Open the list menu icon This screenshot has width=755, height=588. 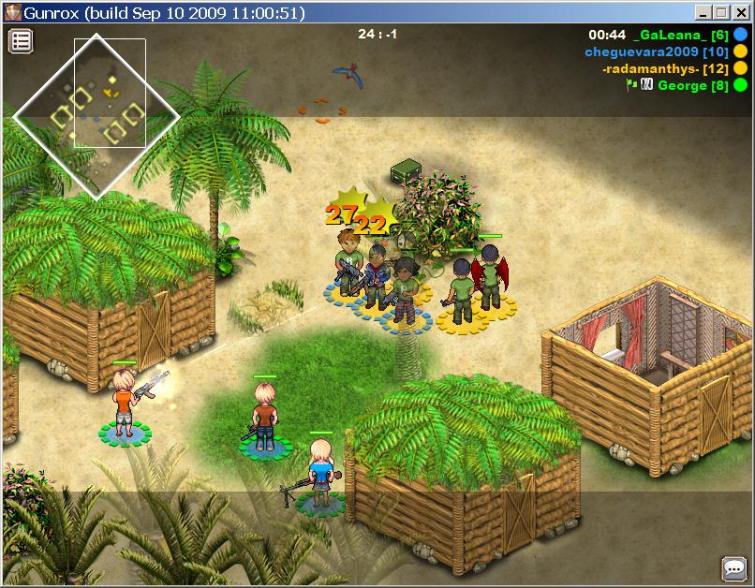pyautogui.click(x=21, y=41)
